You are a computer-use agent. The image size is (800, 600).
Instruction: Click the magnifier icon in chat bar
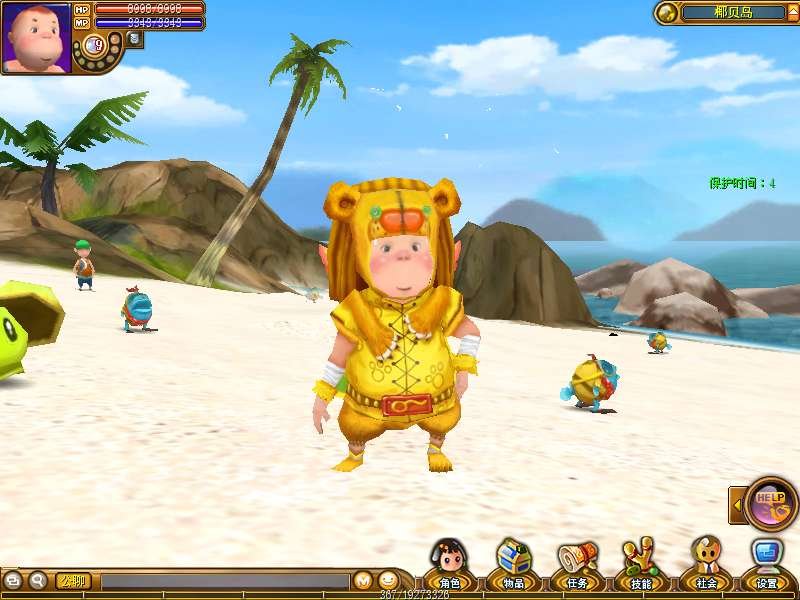click(38, 580)
